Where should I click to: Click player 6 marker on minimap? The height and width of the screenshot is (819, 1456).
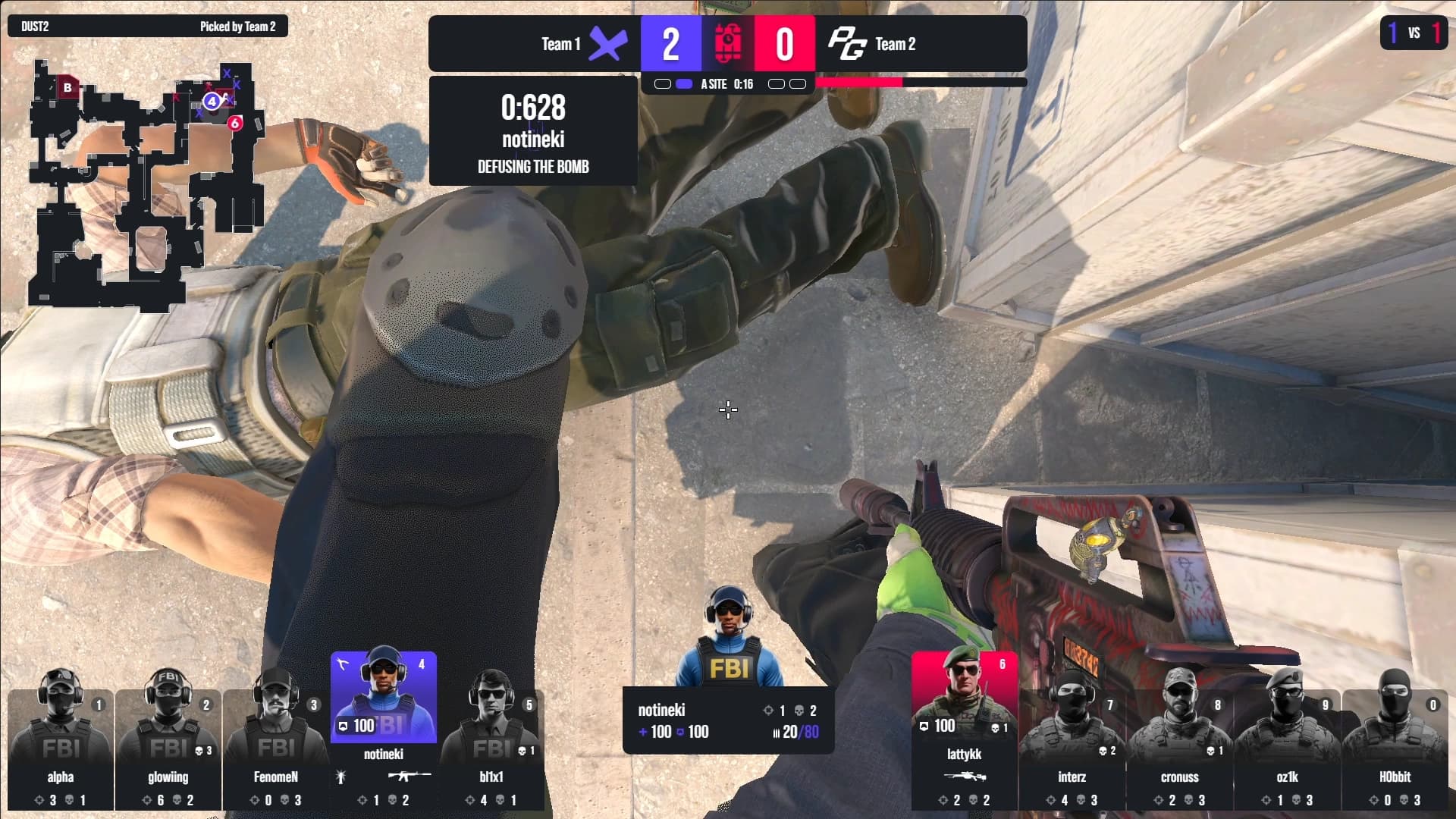click(235, 123)
